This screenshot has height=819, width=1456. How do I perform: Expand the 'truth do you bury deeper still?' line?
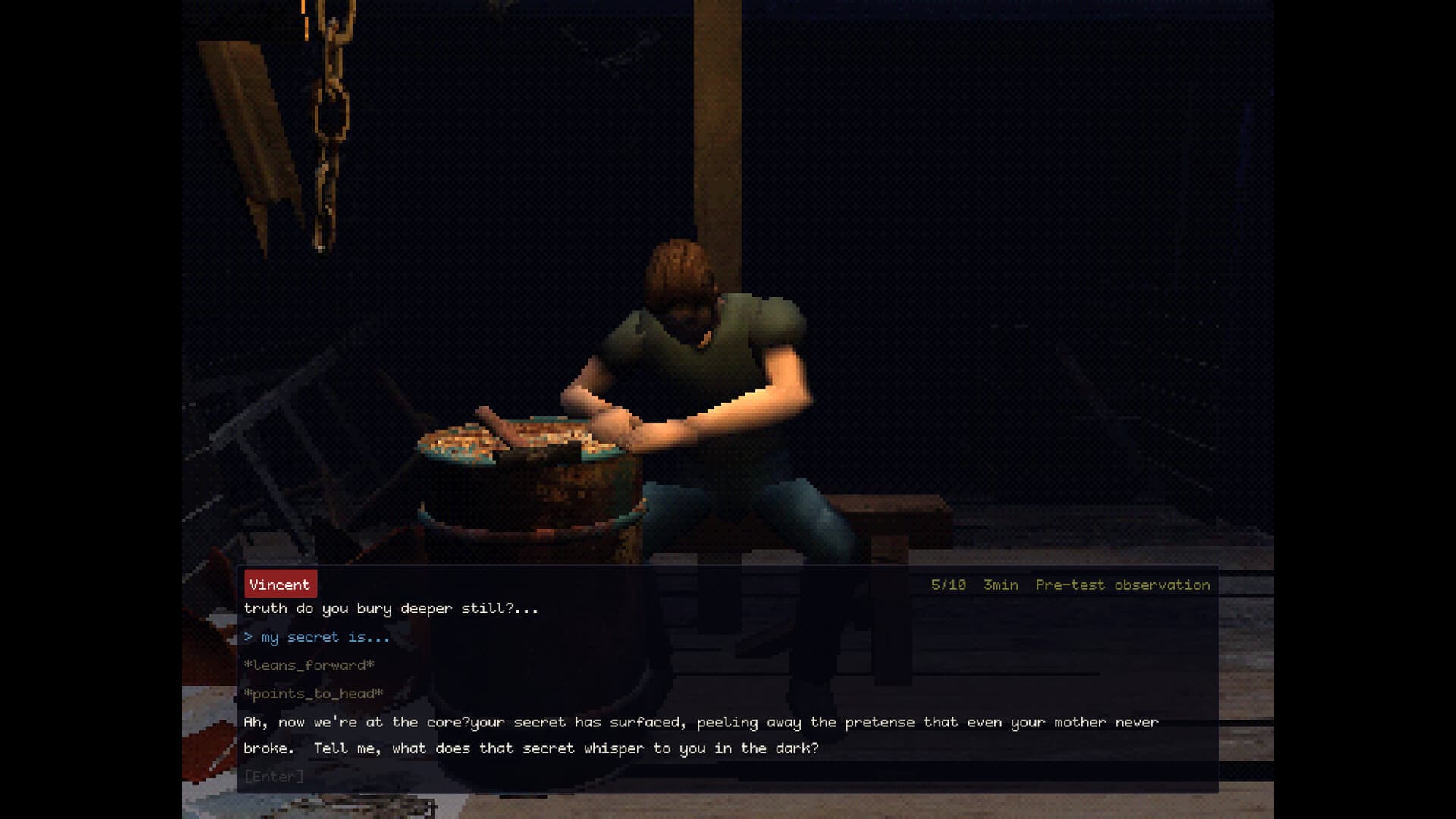pyautogui.click(x=391, y=608)
